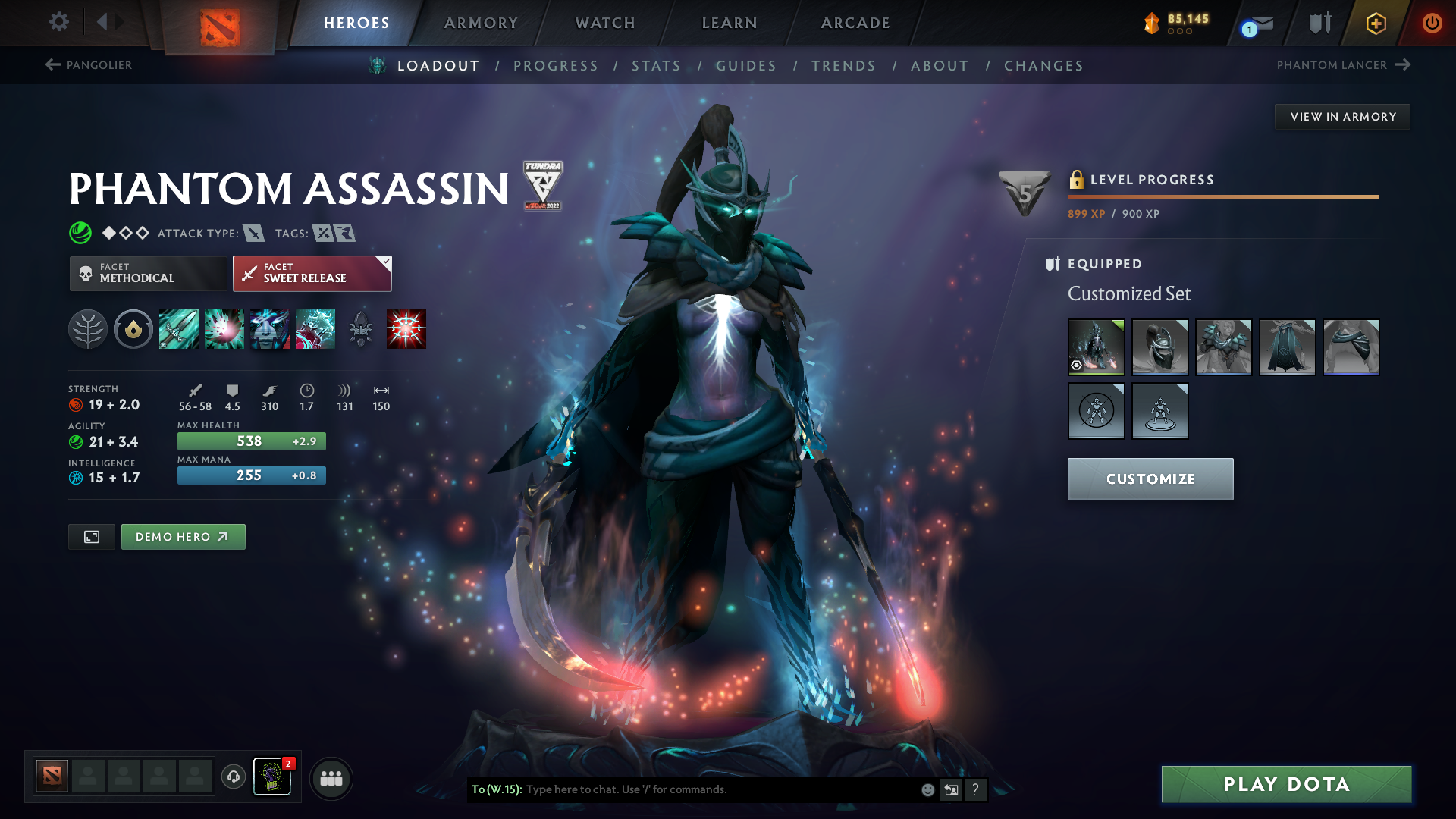Click the Blur ability icon
The height and width of the screenshot is (819, 1456).
click(x=270, y=328)
